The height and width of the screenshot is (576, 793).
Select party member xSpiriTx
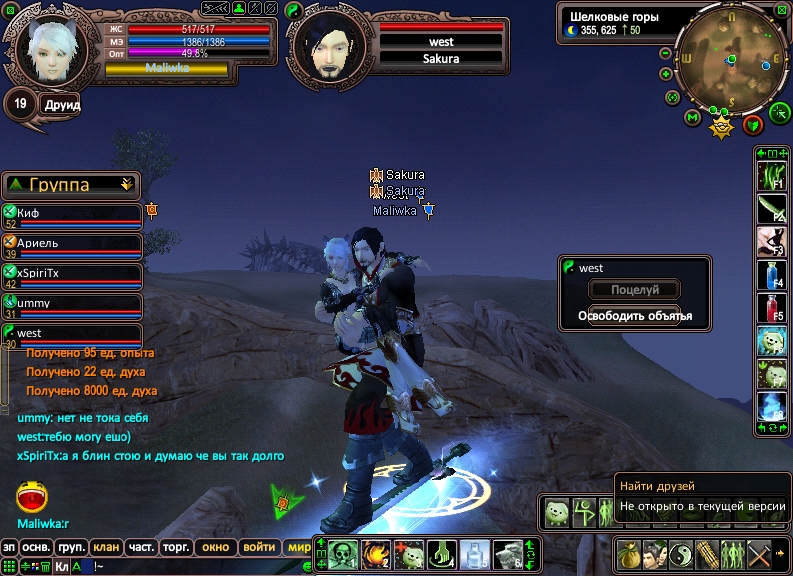tap(72, 274)
